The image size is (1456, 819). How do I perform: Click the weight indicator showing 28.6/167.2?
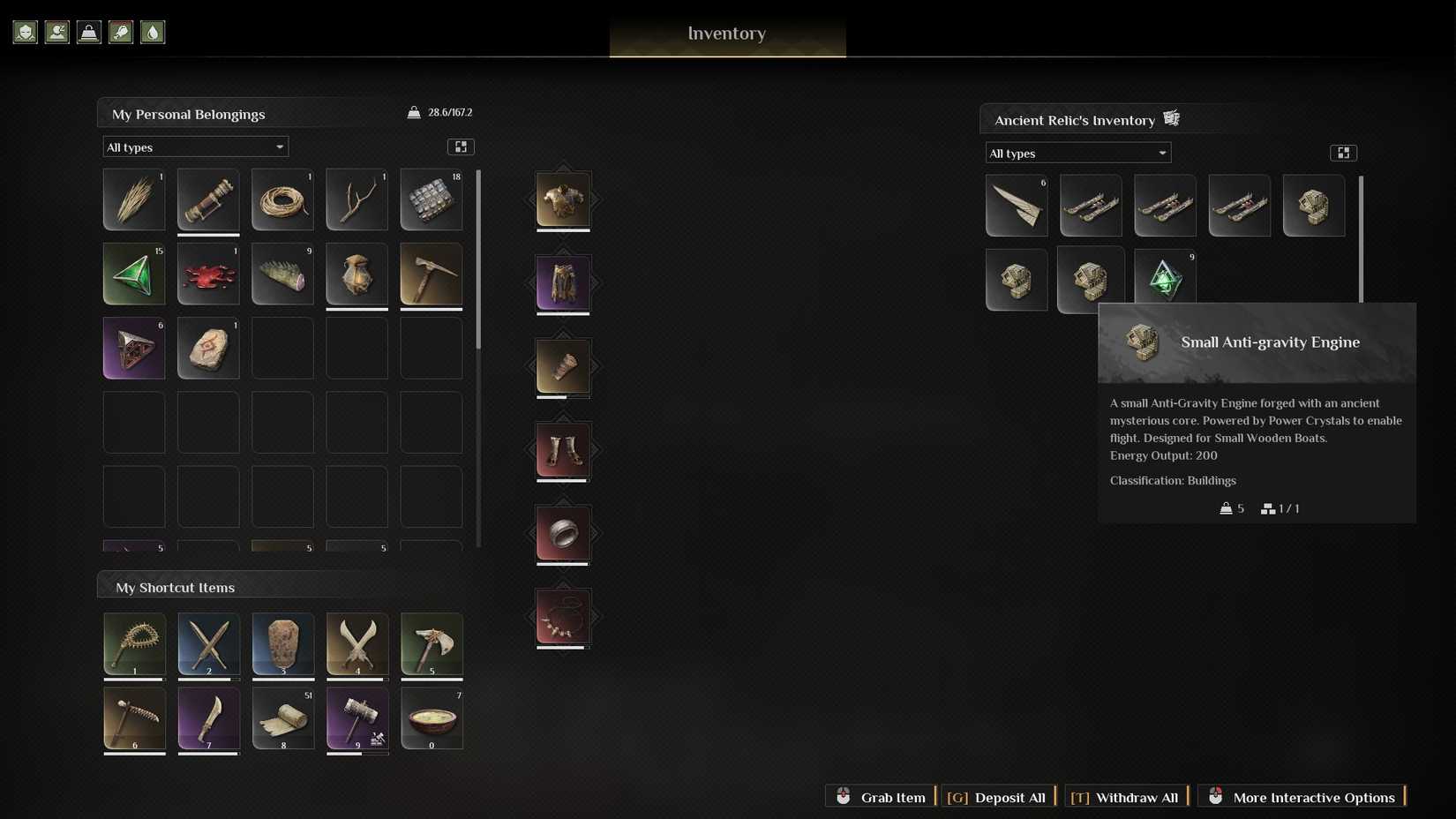click(440, 112)
